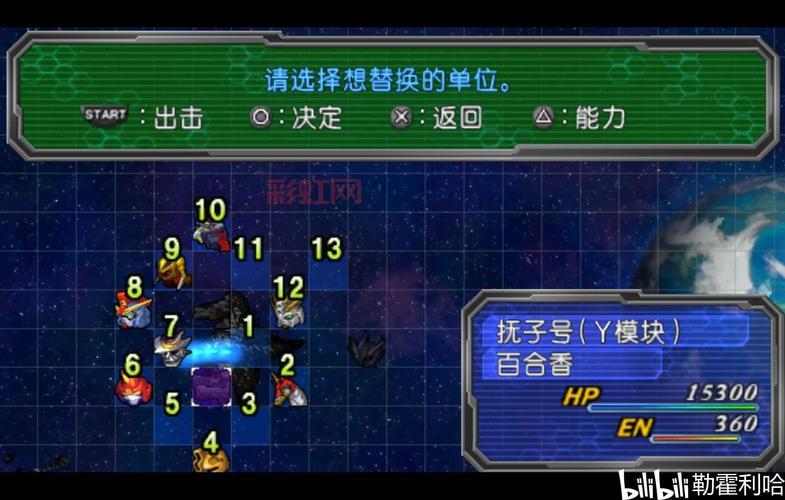Select unit number 10 on the grid

pos(212,234)
